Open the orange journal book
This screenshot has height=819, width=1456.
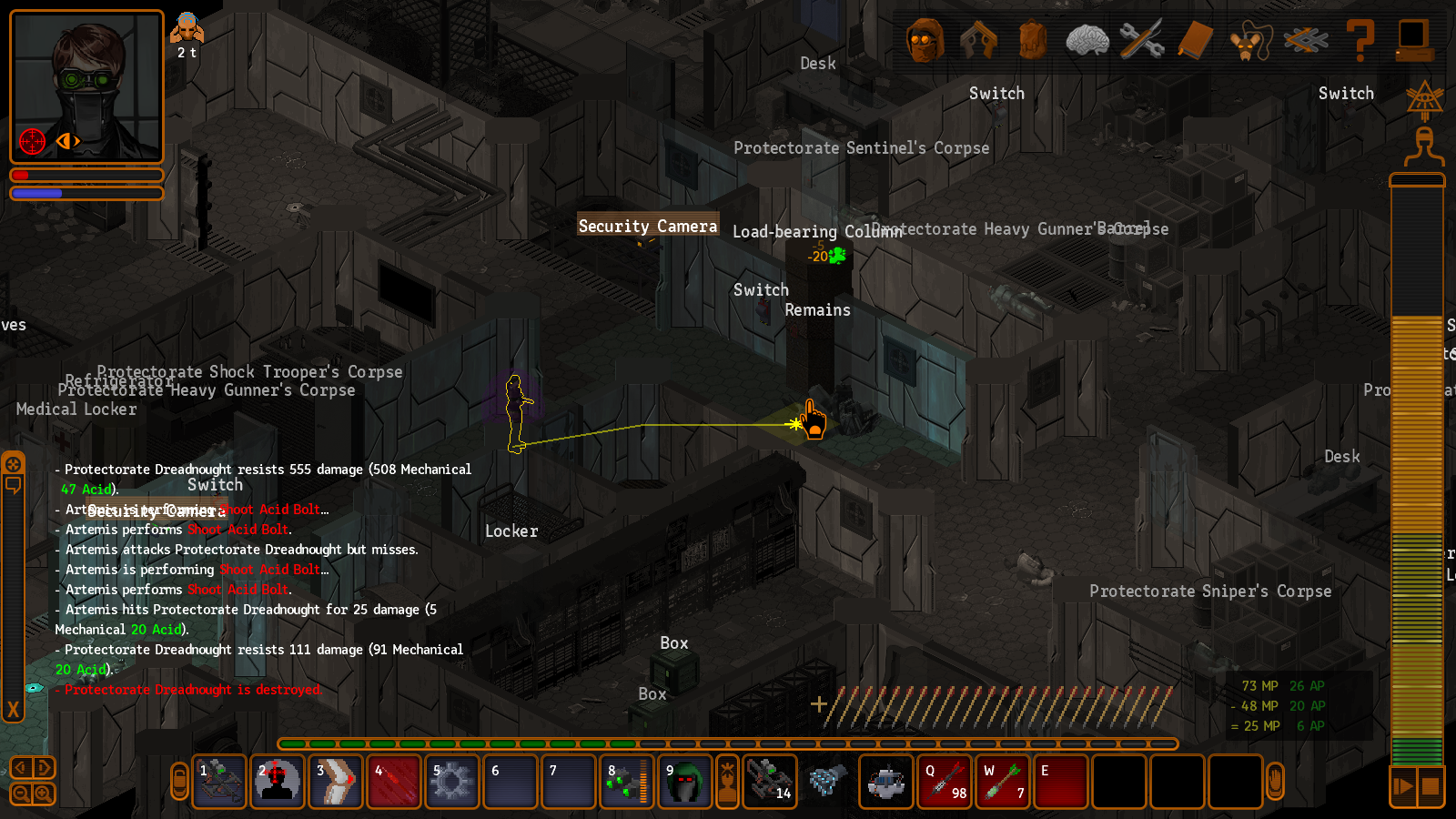tap(1196, 40)
